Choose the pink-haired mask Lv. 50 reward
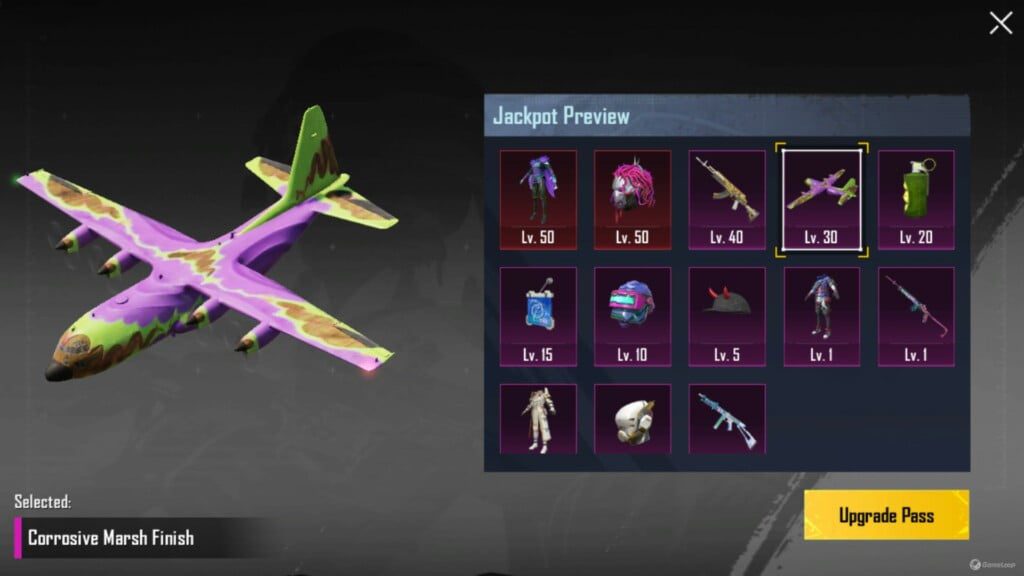Viewport: 1024px width, 576px height. coord(632,199)
